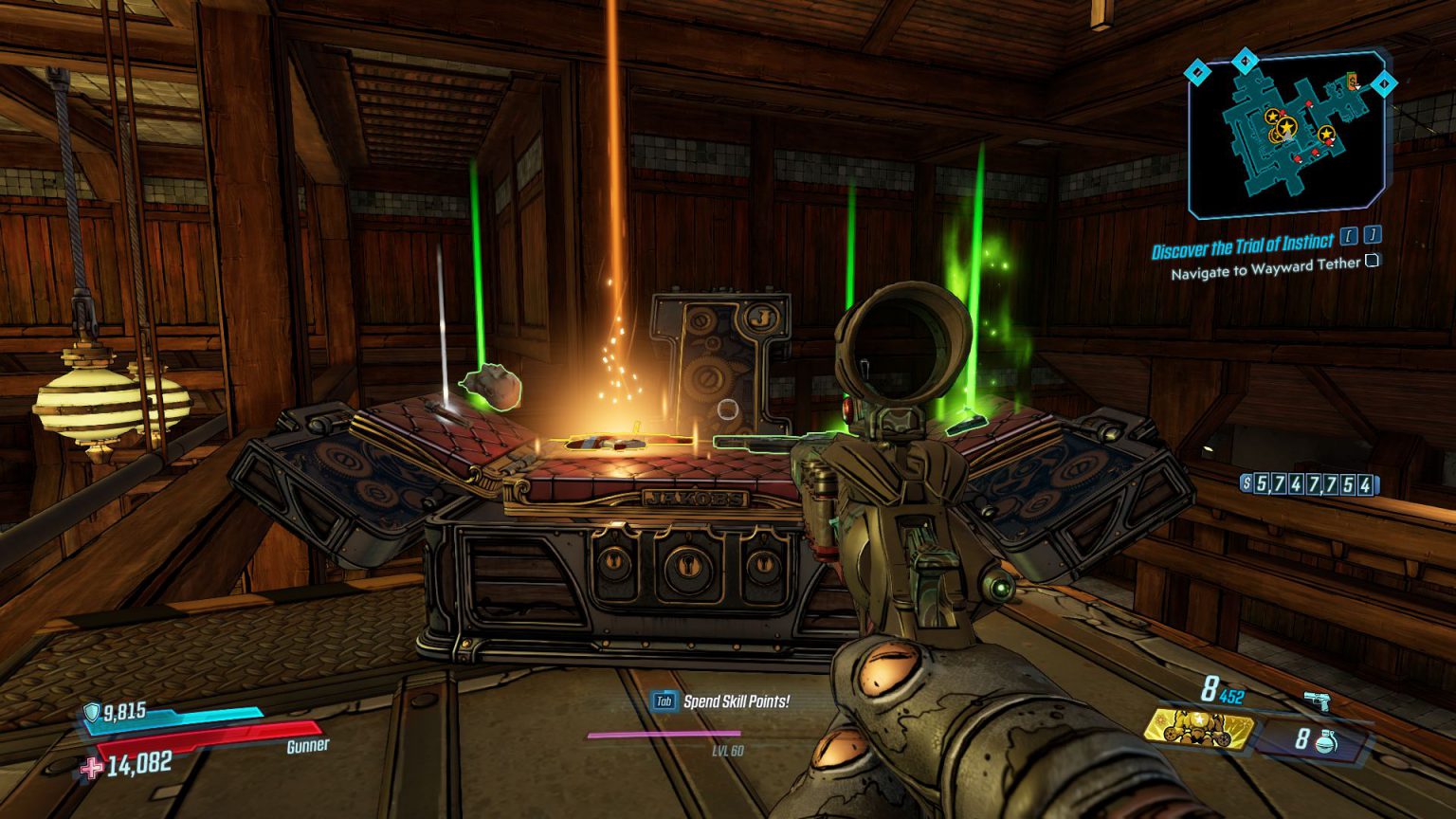Screen dimensions: 1456x819
Task: Open the Spend Skill Points prompt
Action: [x=737, y=702]
